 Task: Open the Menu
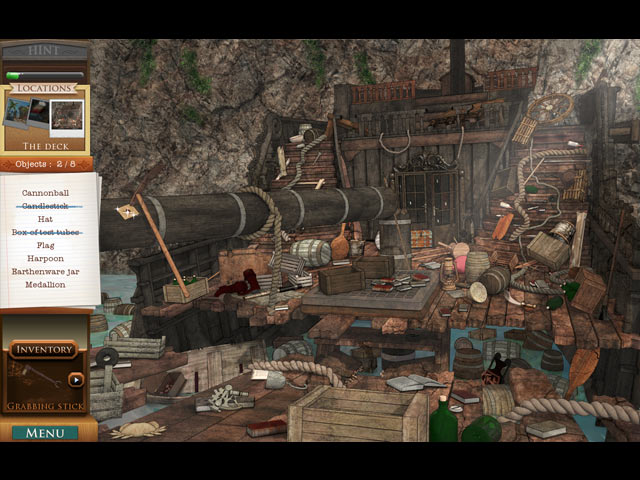pos(45,433)
